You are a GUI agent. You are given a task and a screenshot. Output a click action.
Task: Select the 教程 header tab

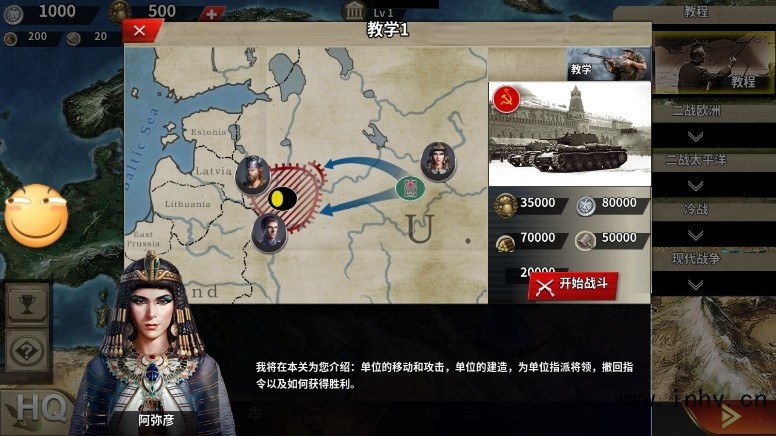[696, 12]
